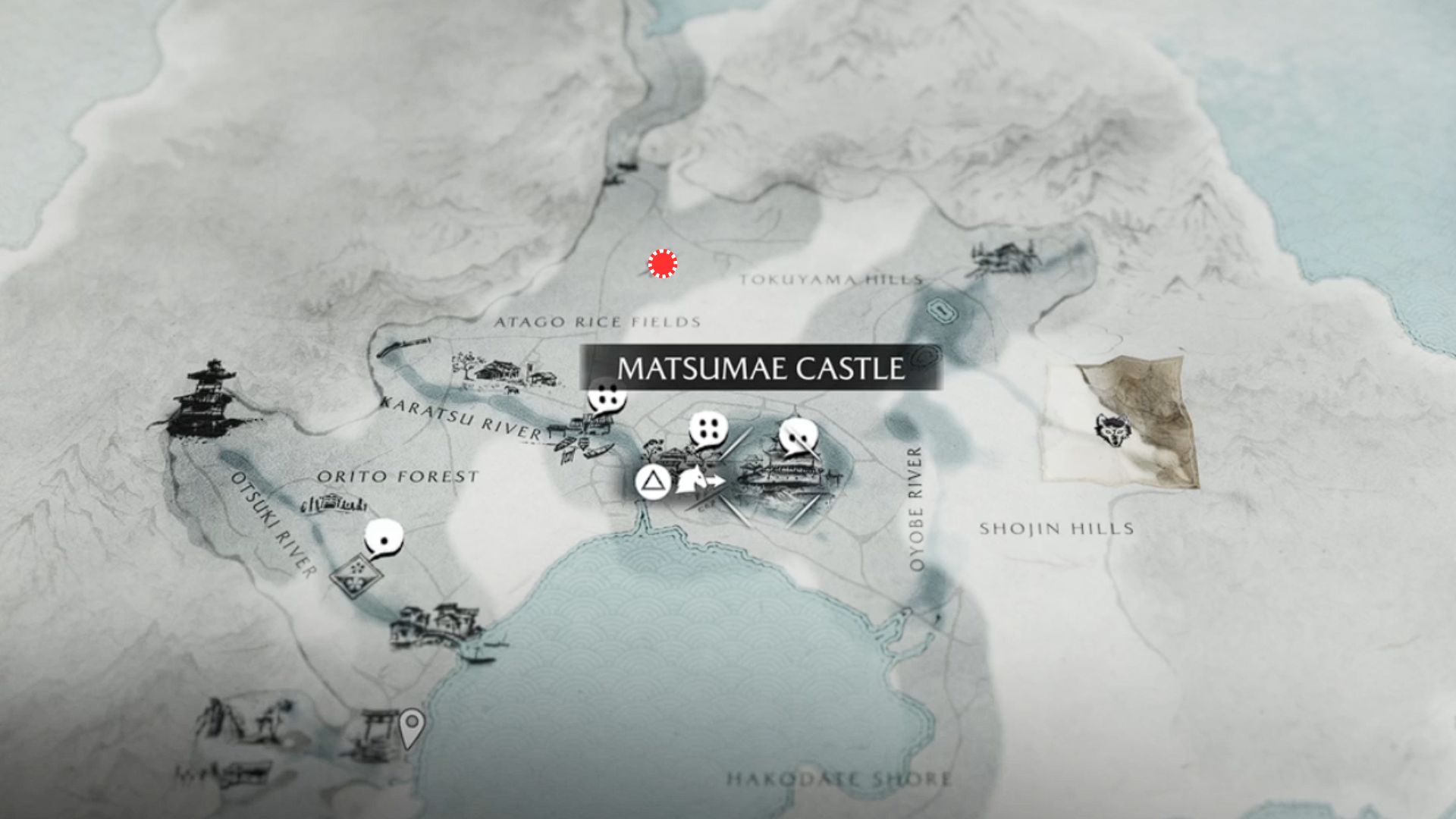Click the horse fast travel icon
The image size is (1456, 819).
coord(699,481)
